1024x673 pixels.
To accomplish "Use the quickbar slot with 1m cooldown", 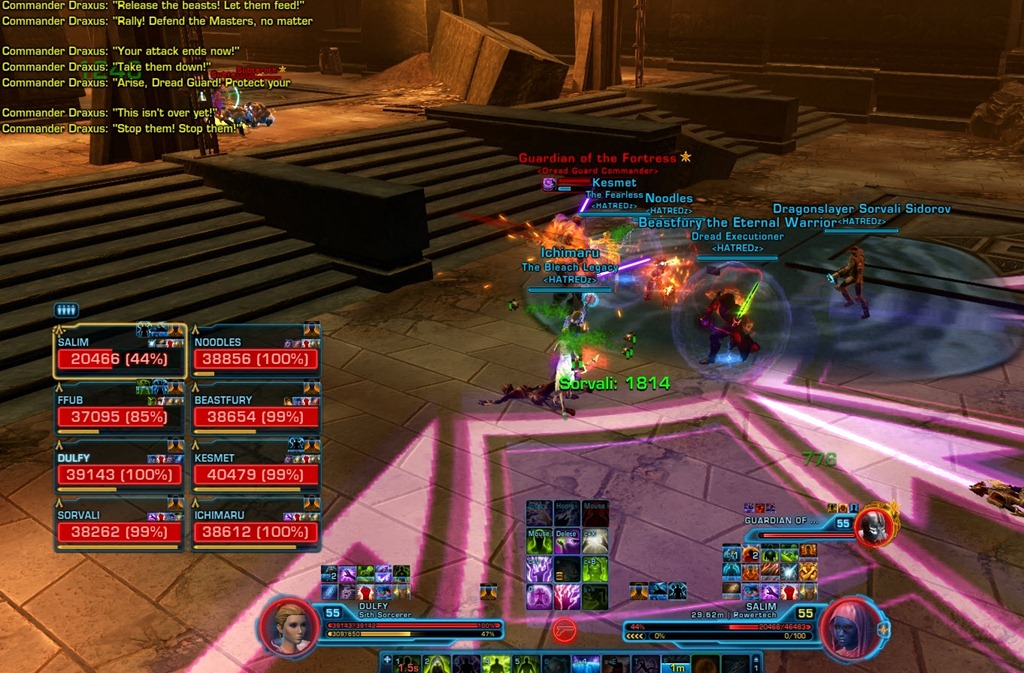I will click(x=677, y=664).
